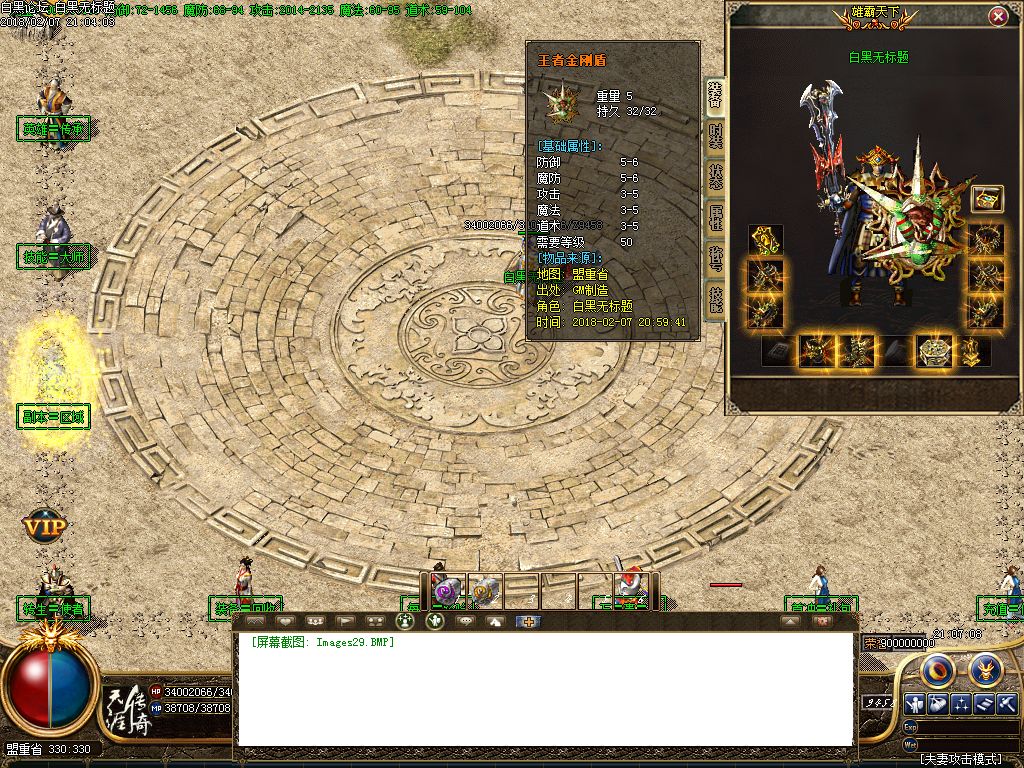Show the 技能 skills tab

[x=715, y=298]
